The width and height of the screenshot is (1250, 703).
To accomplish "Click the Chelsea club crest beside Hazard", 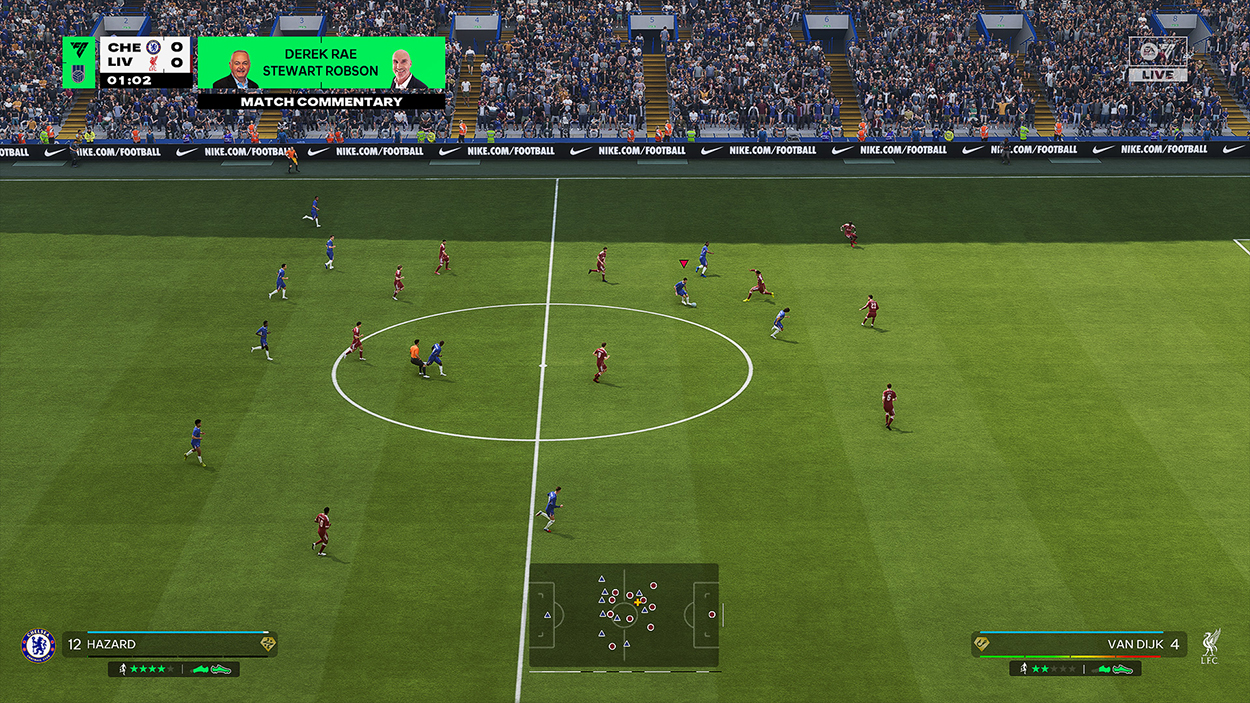I will point(38,645).
